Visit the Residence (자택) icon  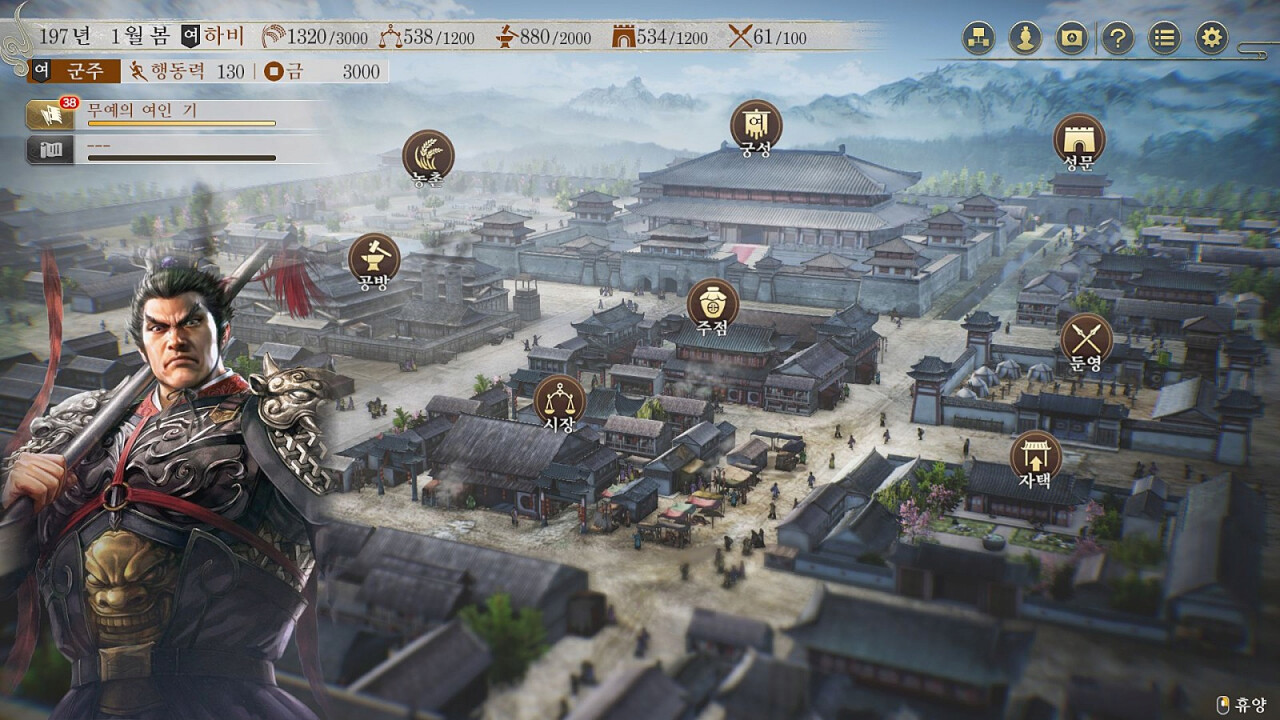pyautogui.click(x=1036, y=456)
